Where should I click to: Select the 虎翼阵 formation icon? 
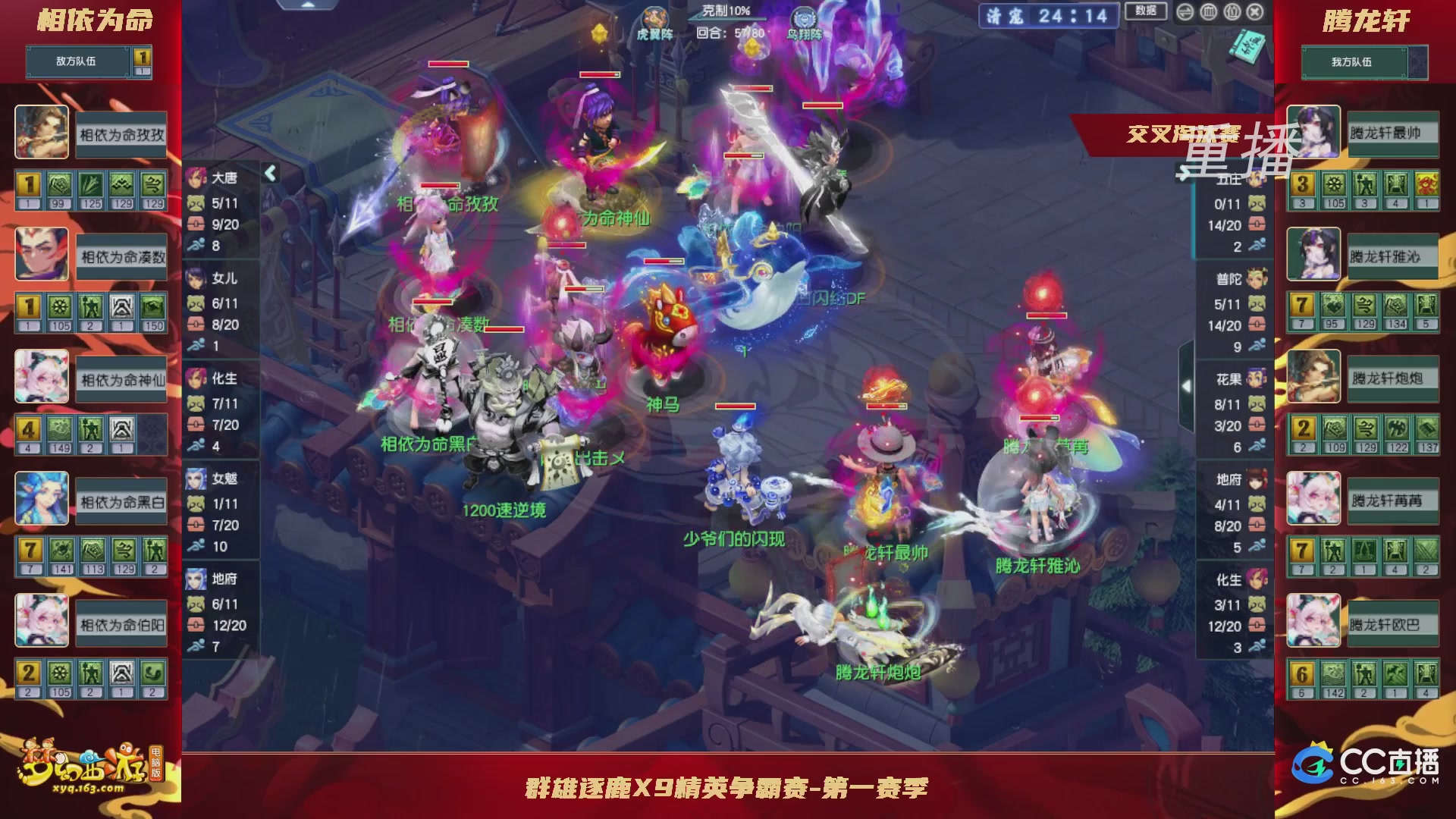[x=657, y=15]
